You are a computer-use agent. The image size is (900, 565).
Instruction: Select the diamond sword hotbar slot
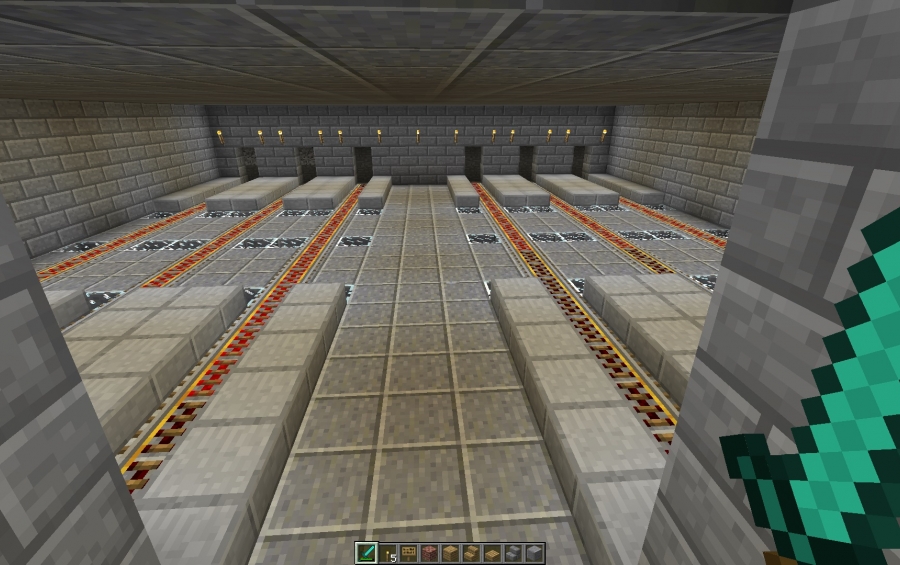point(366,553)
